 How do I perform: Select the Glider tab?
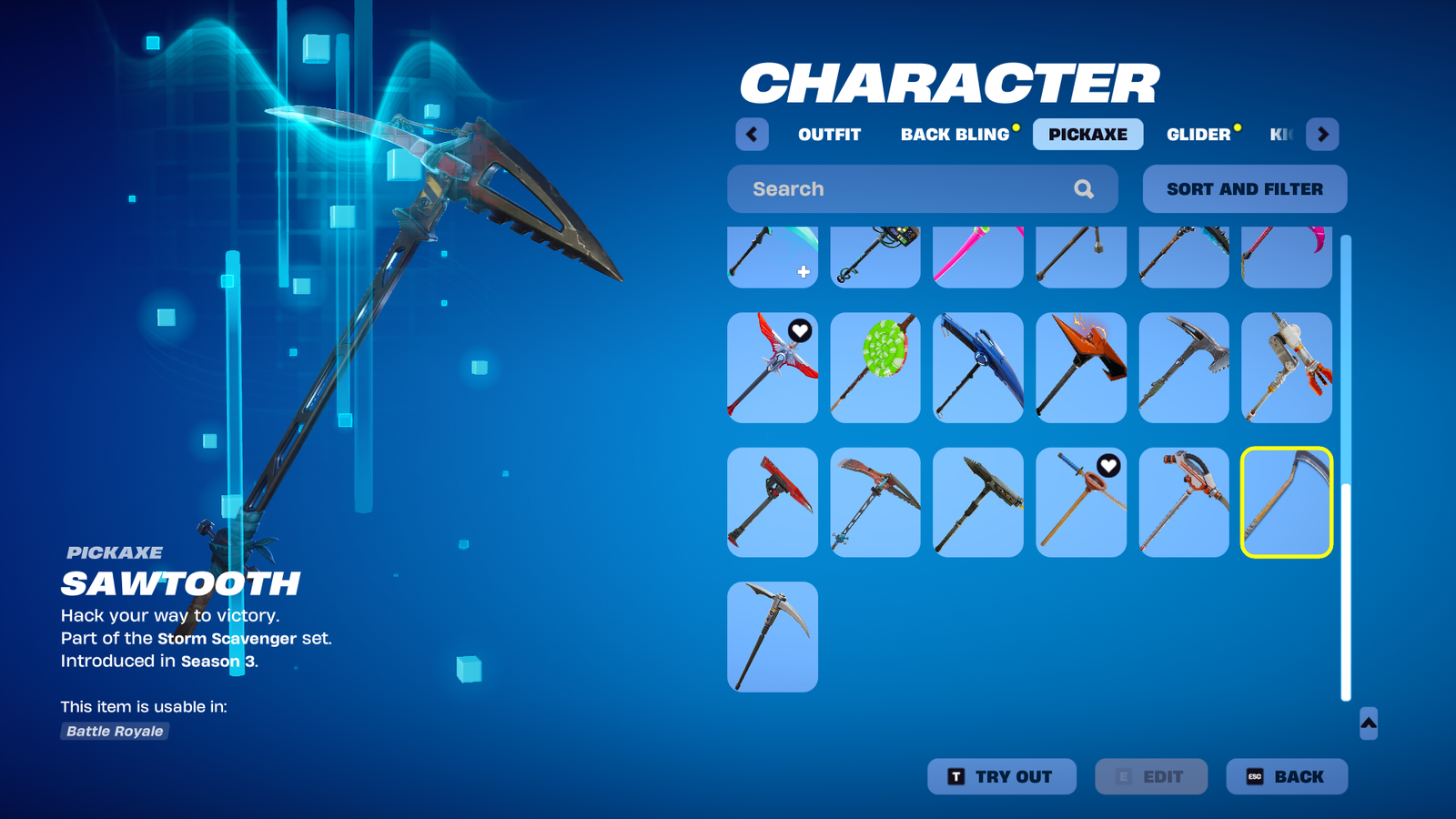click(1198, 135)
